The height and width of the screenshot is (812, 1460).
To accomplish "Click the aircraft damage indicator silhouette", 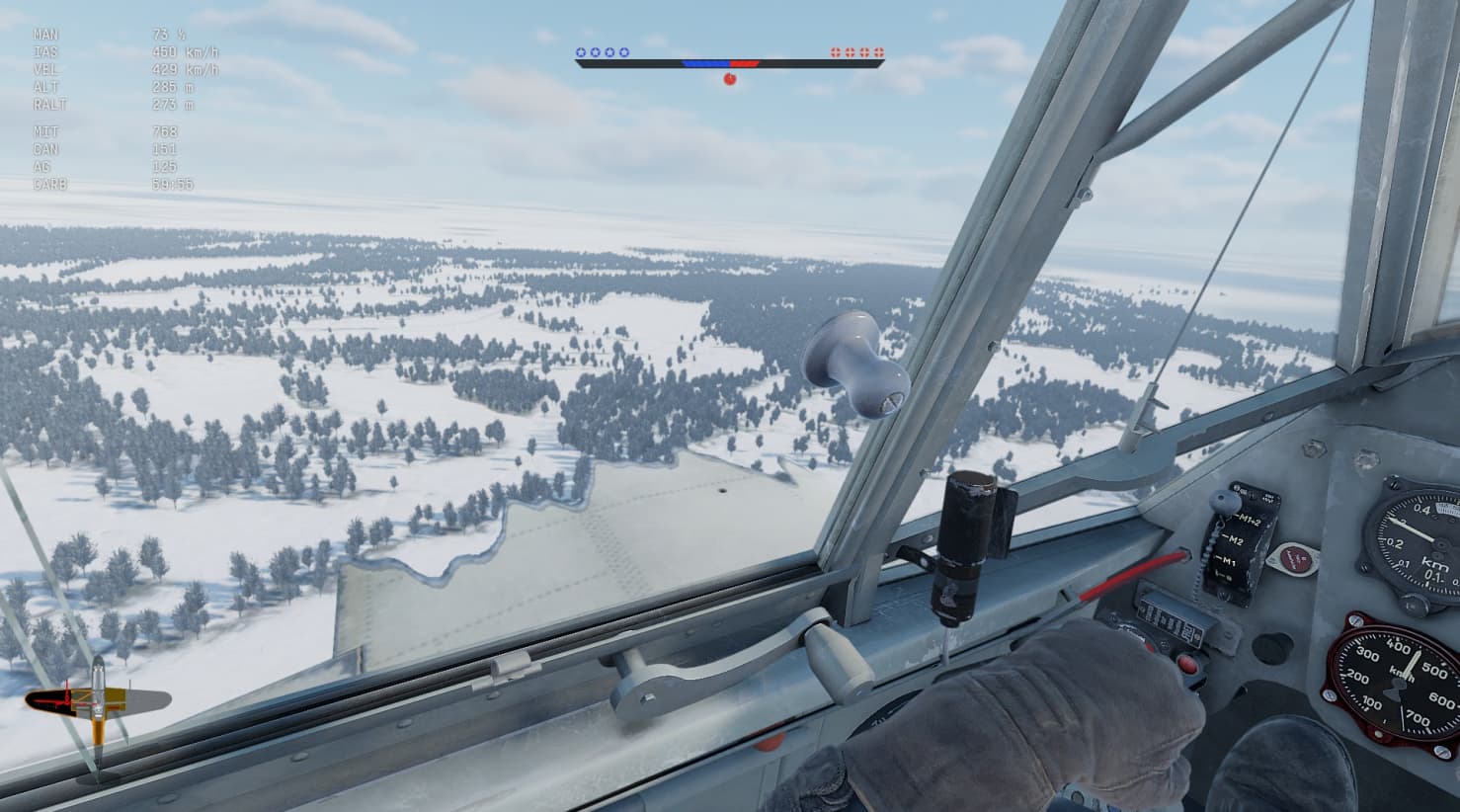I will pos(97,700).
